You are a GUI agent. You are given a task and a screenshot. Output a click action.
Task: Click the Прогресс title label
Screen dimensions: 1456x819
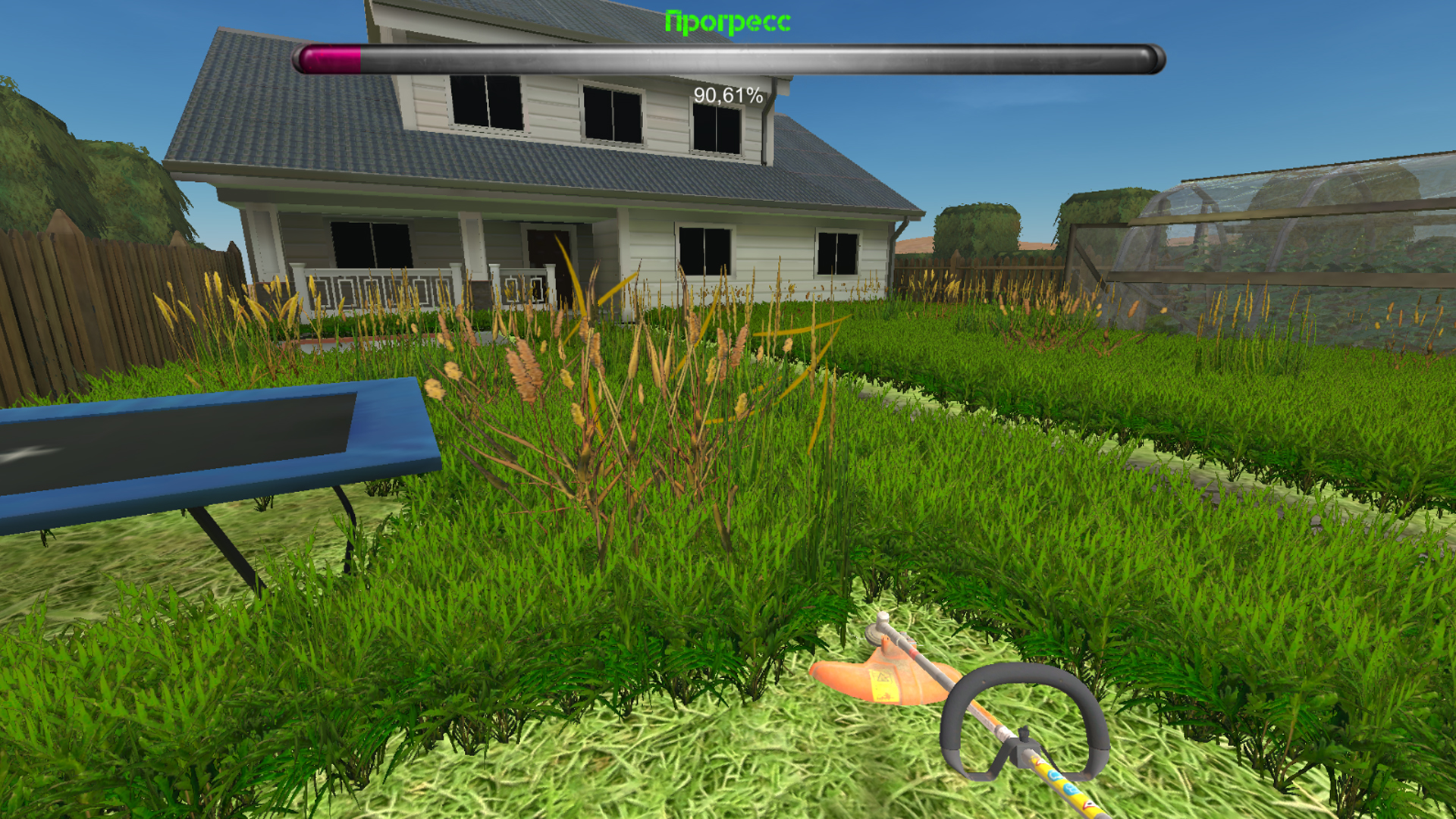coord(726,20)
